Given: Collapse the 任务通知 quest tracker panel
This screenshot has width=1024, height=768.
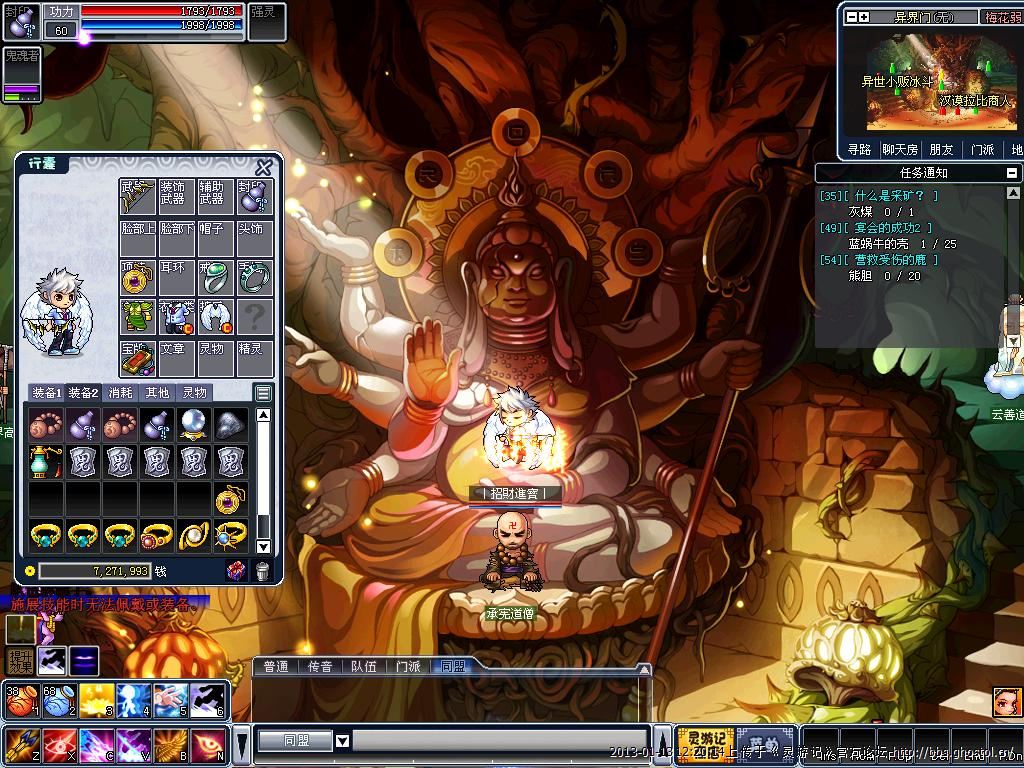Looking at the screenshot, I should tap(1012, 173).
